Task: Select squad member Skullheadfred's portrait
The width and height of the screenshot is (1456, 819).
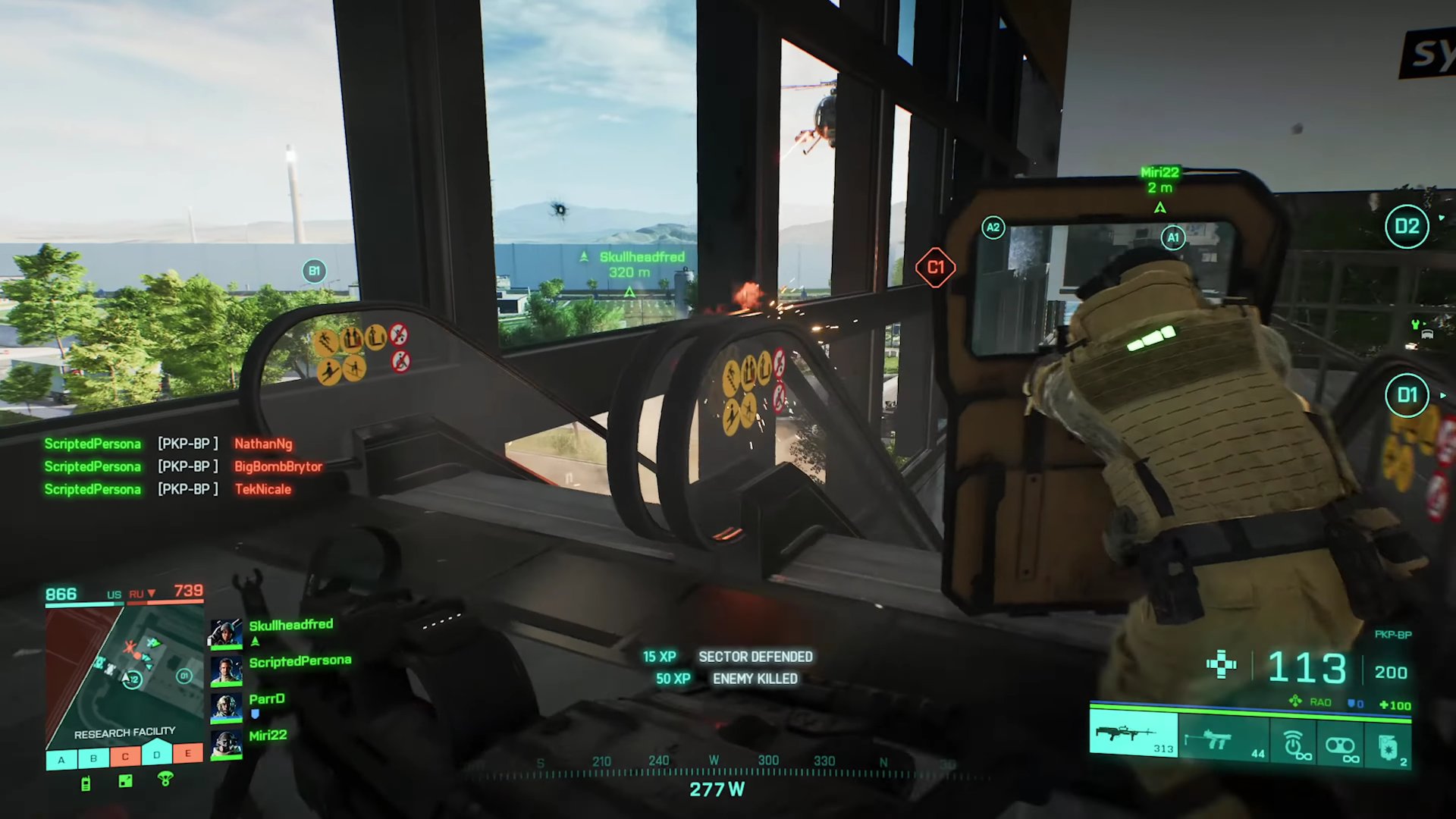Action: click(226, 634)
